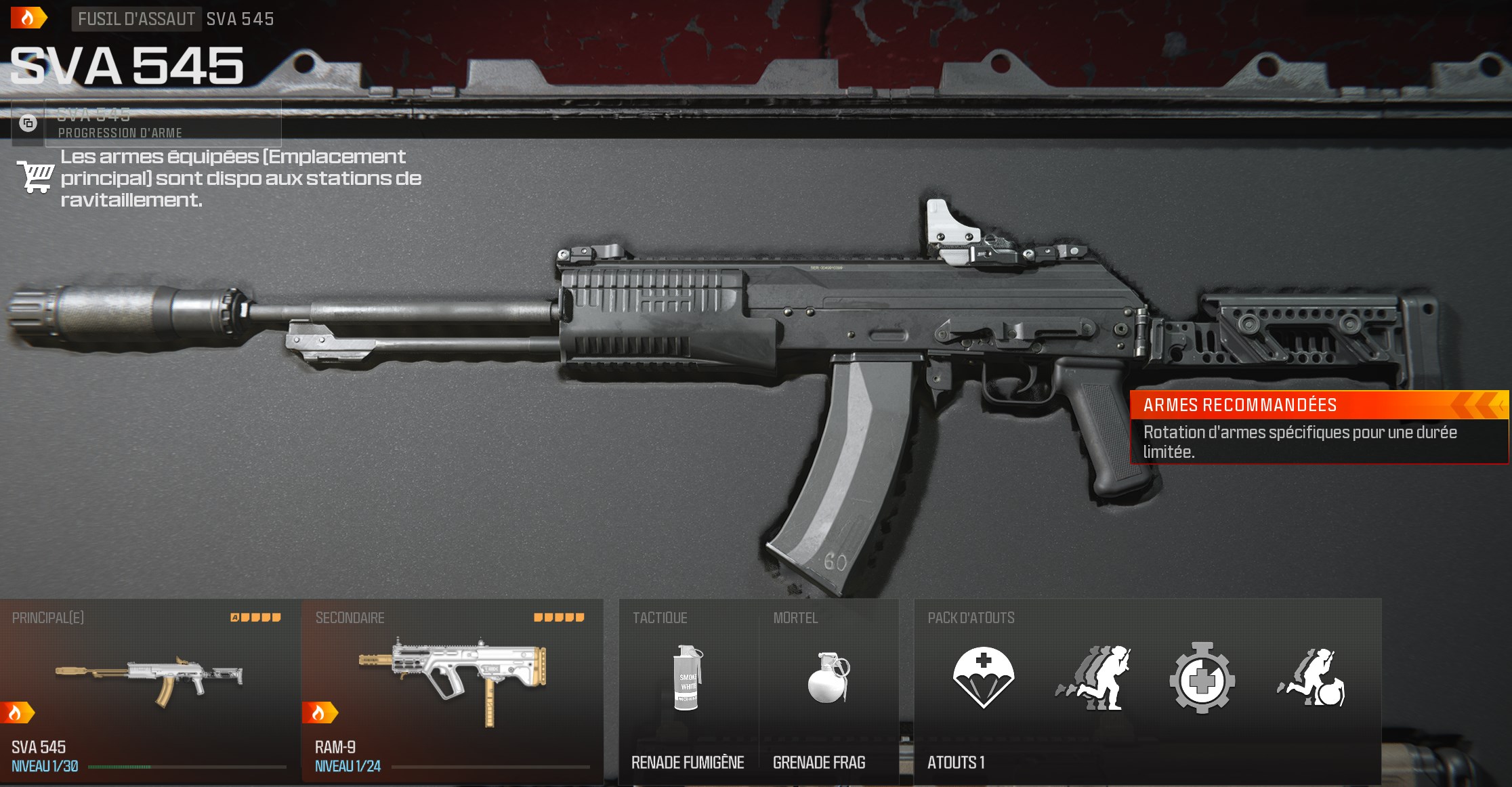Viewport: 1512px width, 787px height.
Task: Open the RAM-9 secondary weapon slot
Action: (x=453, y=691)
